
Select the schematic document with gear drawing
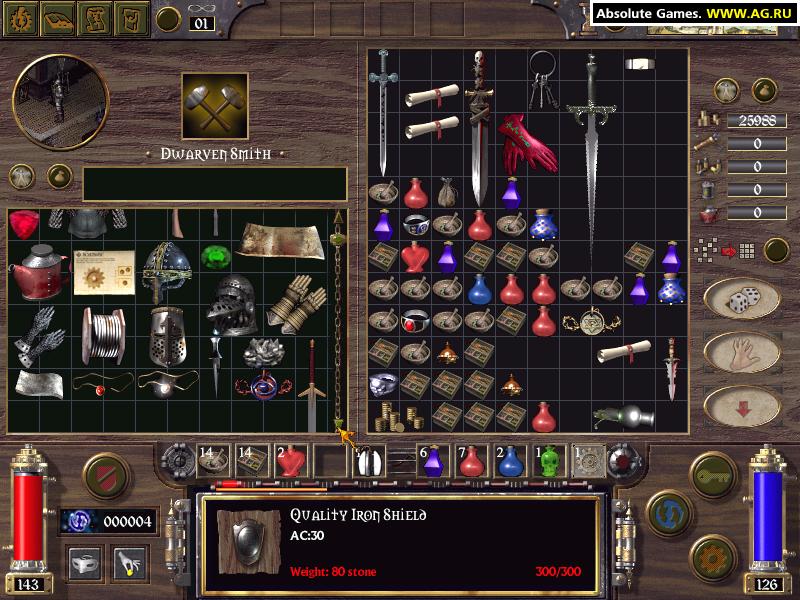[x=103, y=272]
